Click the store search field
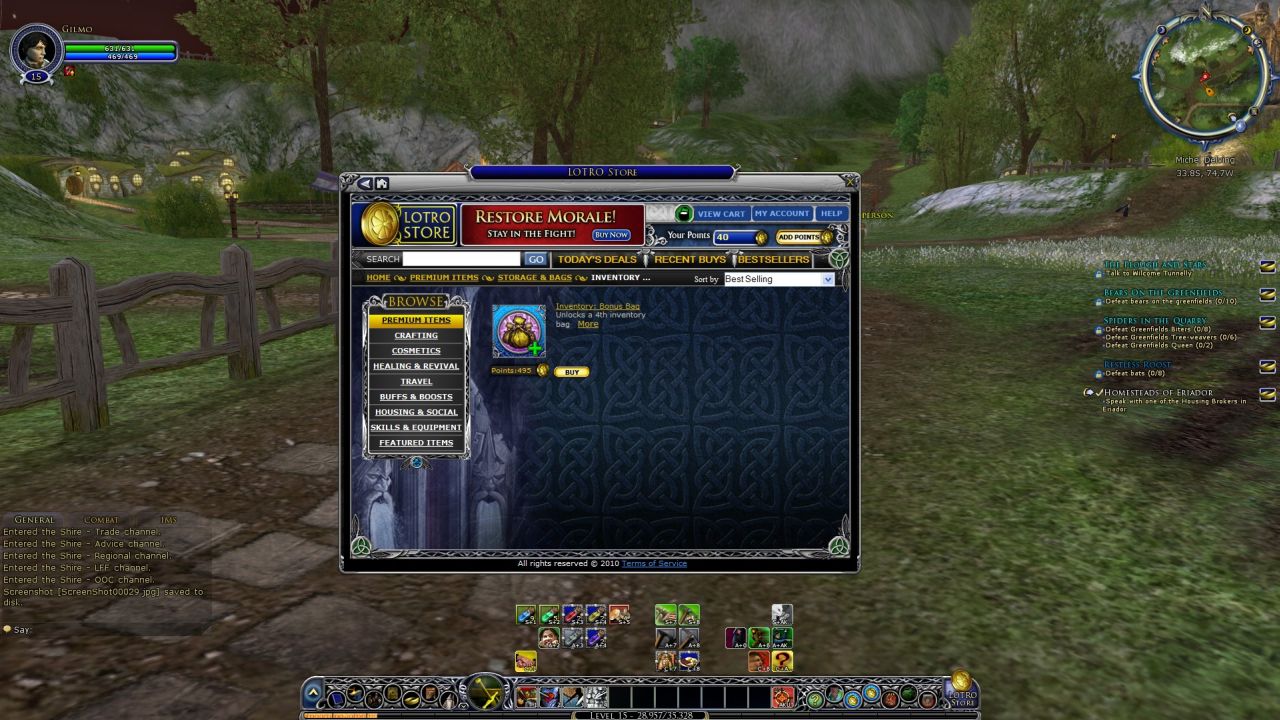1280x720 pixels. pyautogui.click(x=461, y=259)
